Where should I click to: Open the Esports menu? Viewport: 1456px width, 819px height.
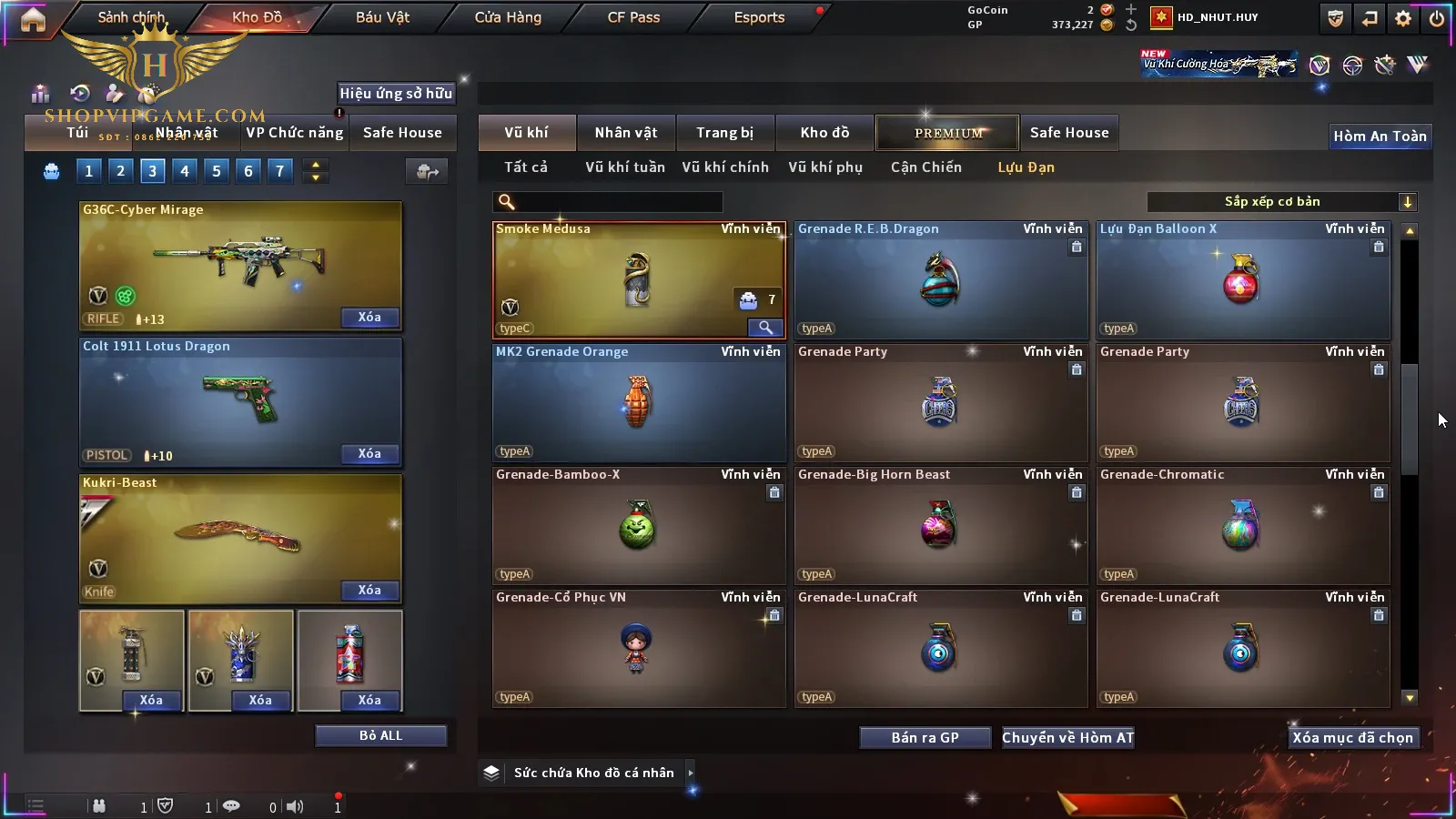point(759,17)
